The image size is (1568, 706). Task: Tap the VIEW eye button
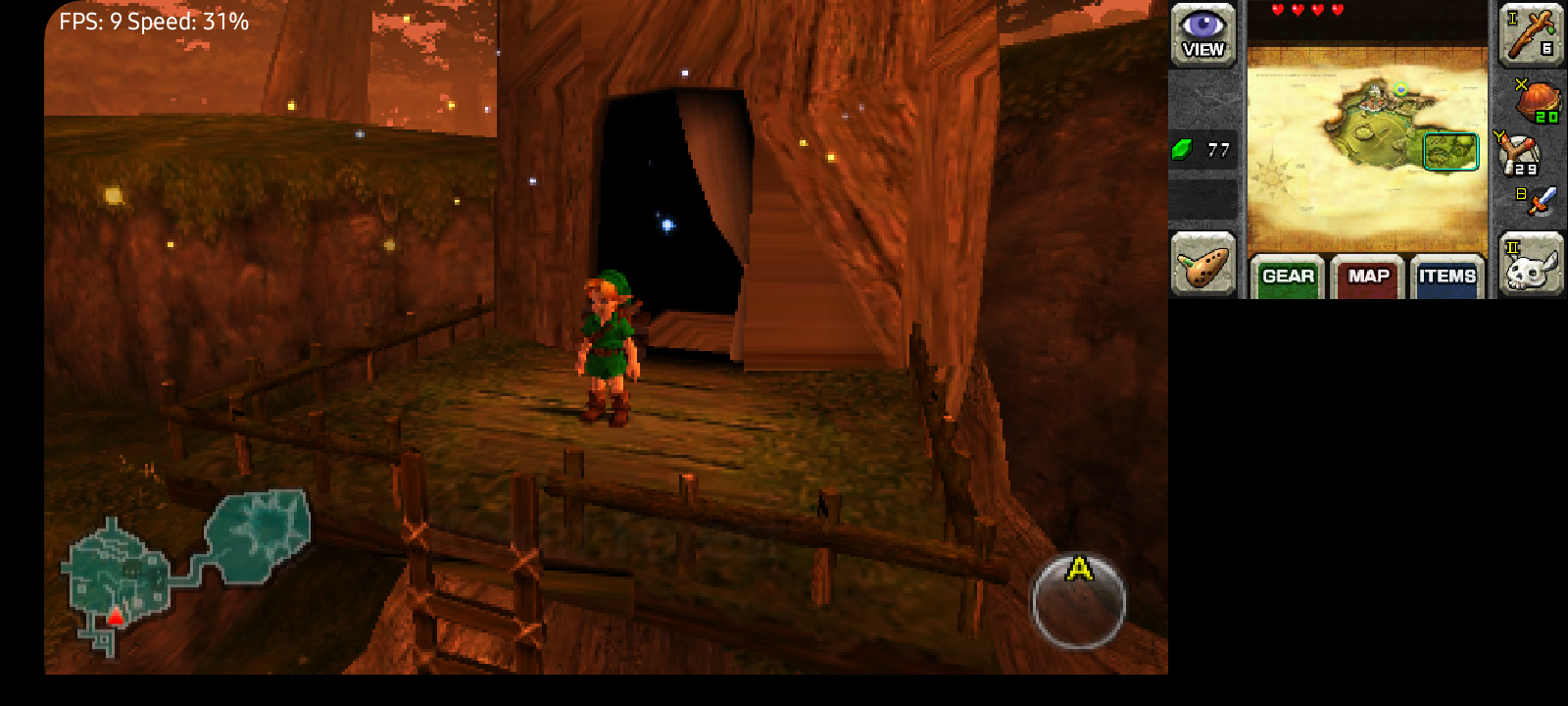point(1202,35)
